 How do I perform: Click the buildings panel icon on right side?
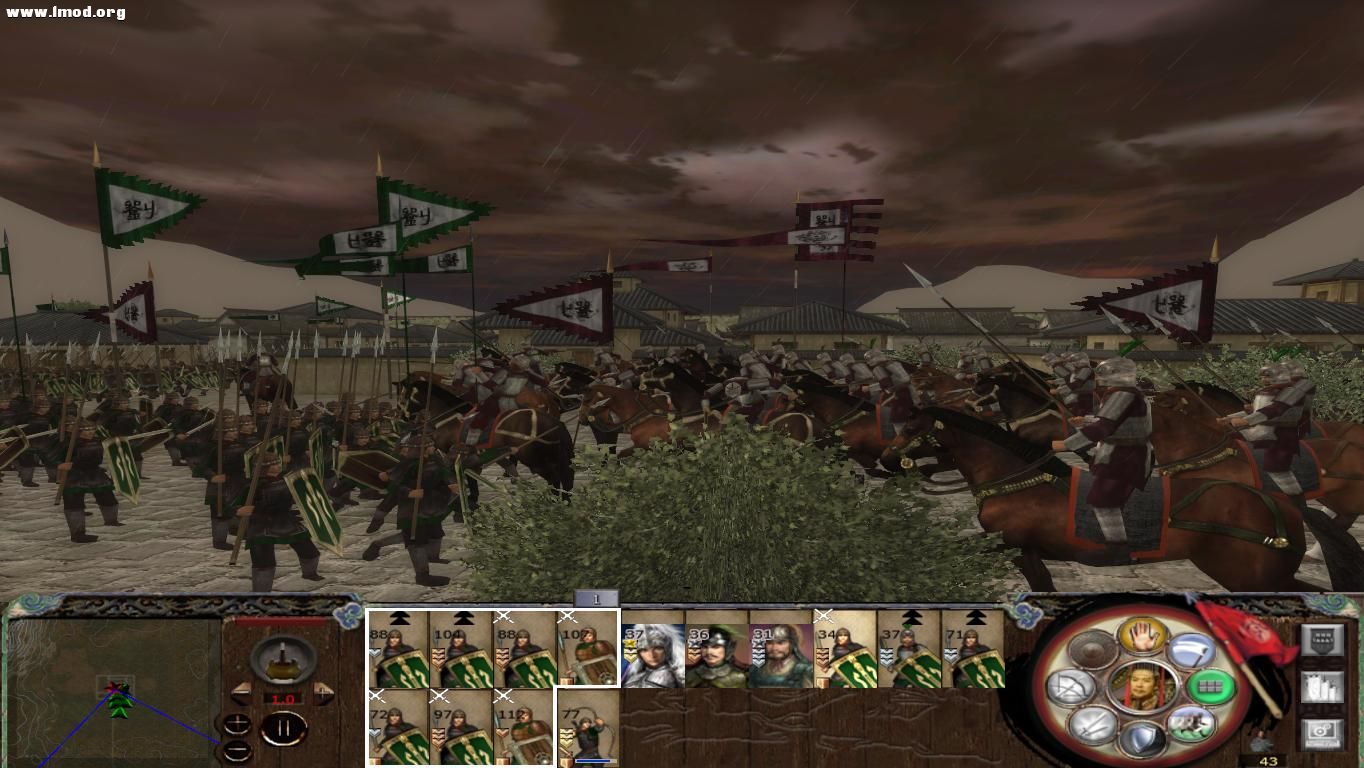click(x=1322, y=688)
